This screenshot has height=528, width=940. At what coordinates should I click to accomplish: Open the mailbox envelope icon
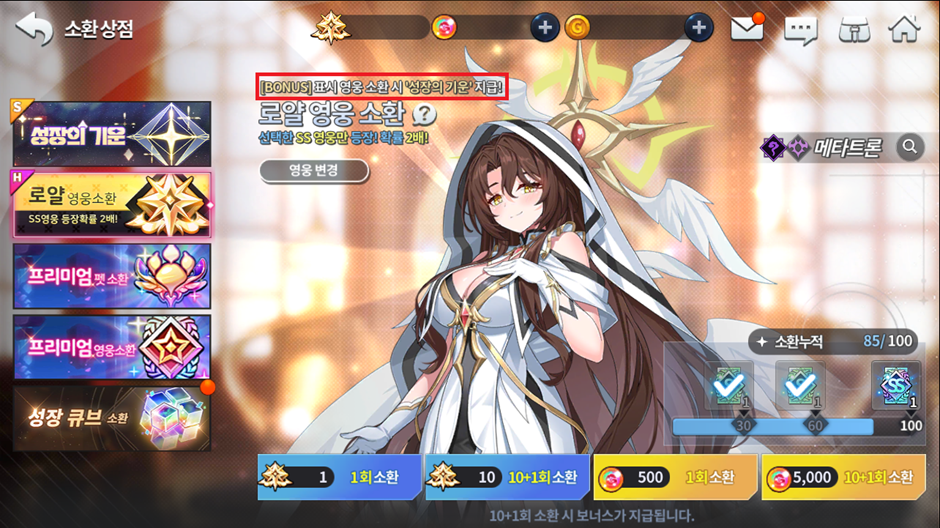click(747, 28)
